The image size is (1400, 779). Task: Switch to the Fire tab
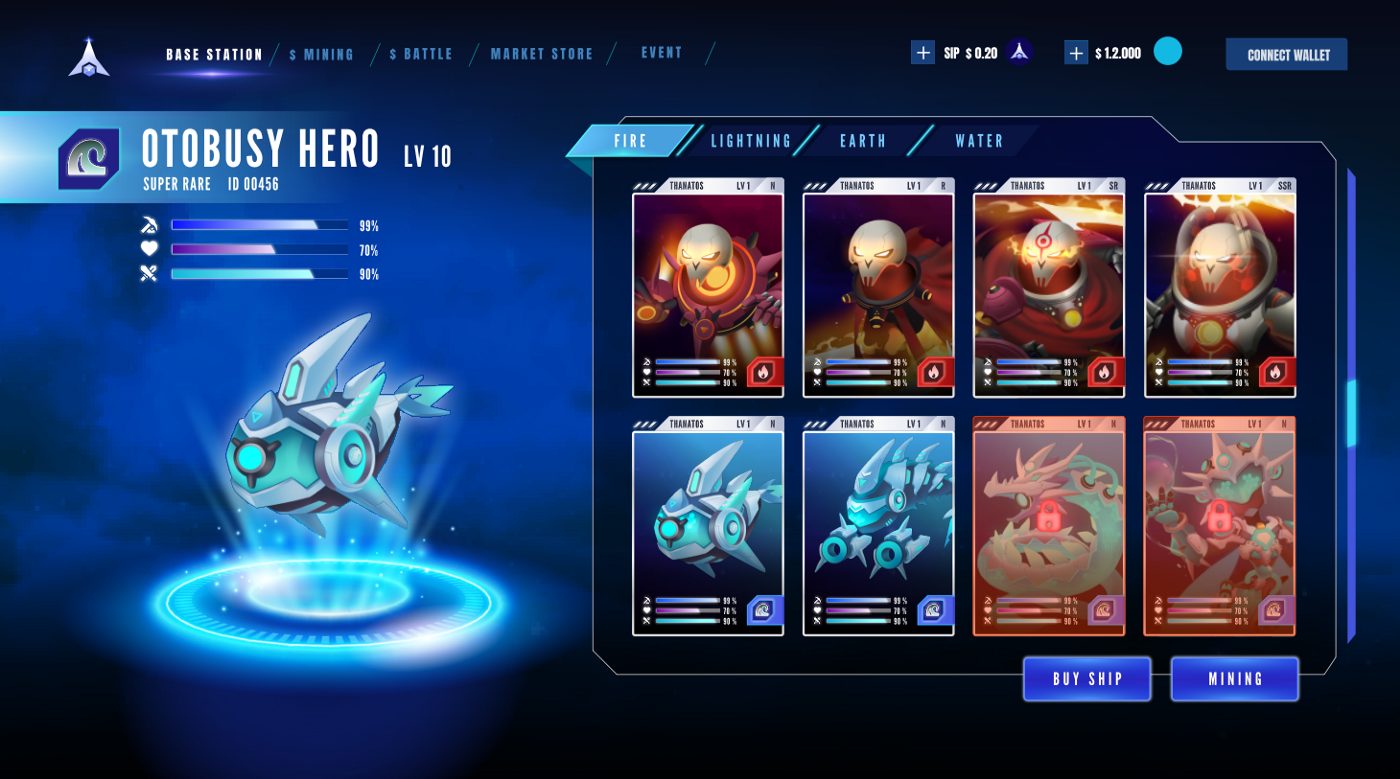[x=630, y=141]
